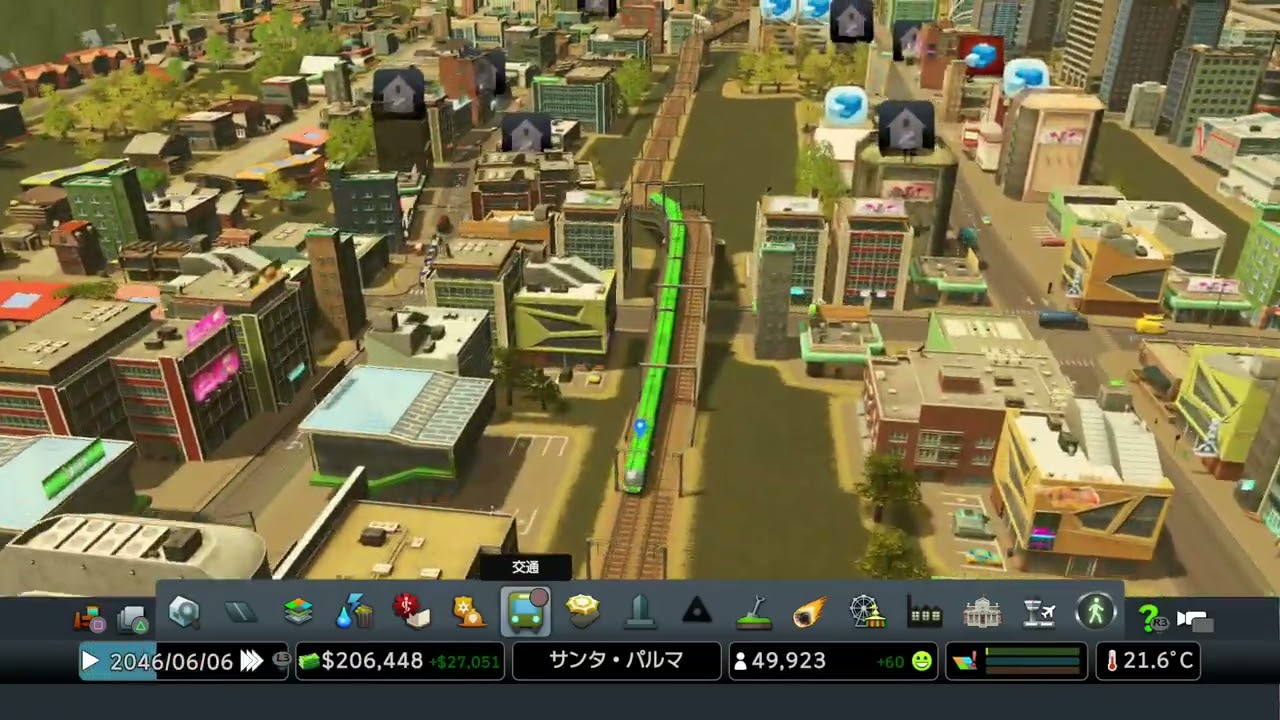Toggle the play arrow beside the date

(90, 661)
